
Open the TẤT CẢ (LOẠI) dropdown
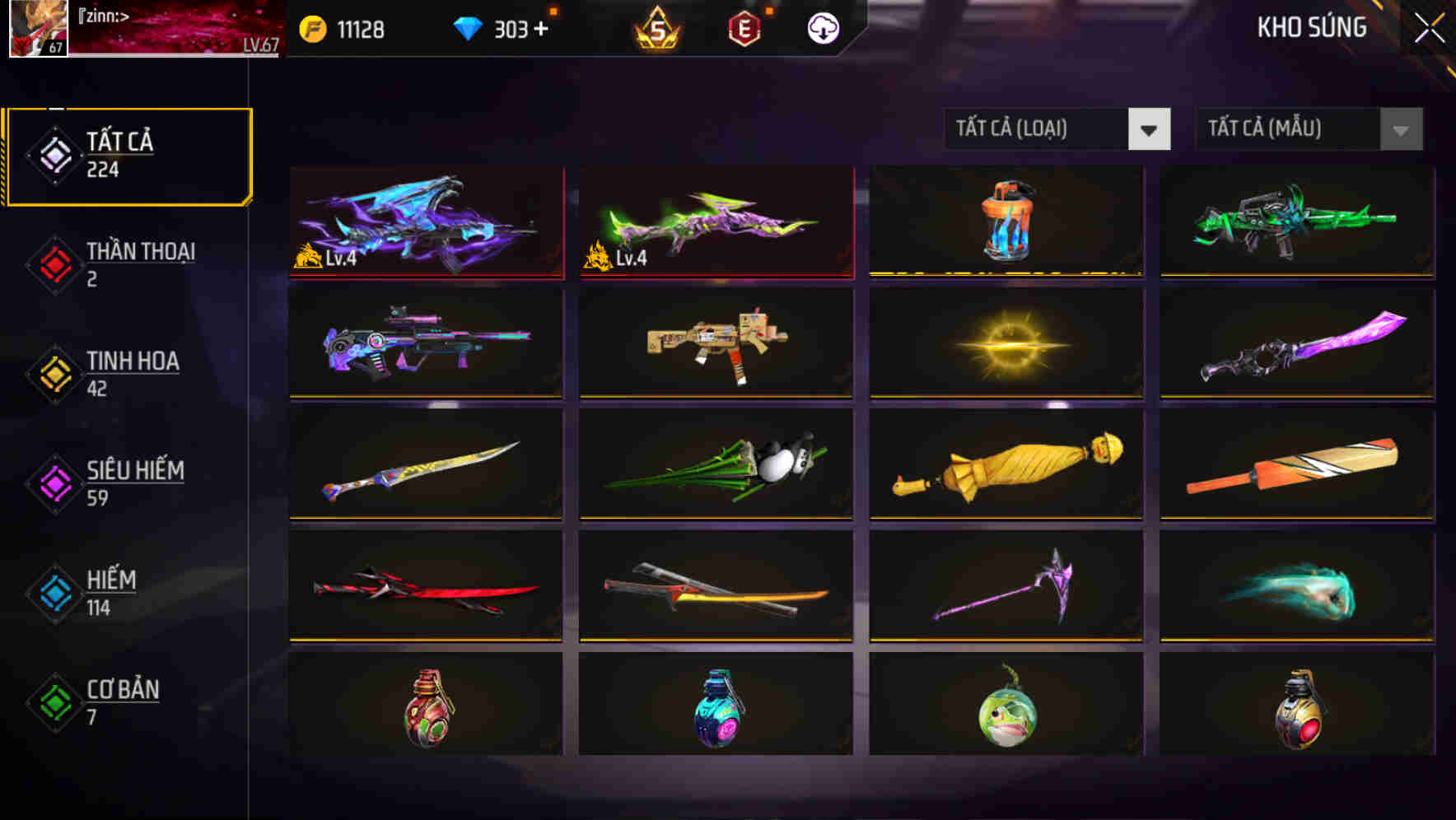coord(1057,129)
